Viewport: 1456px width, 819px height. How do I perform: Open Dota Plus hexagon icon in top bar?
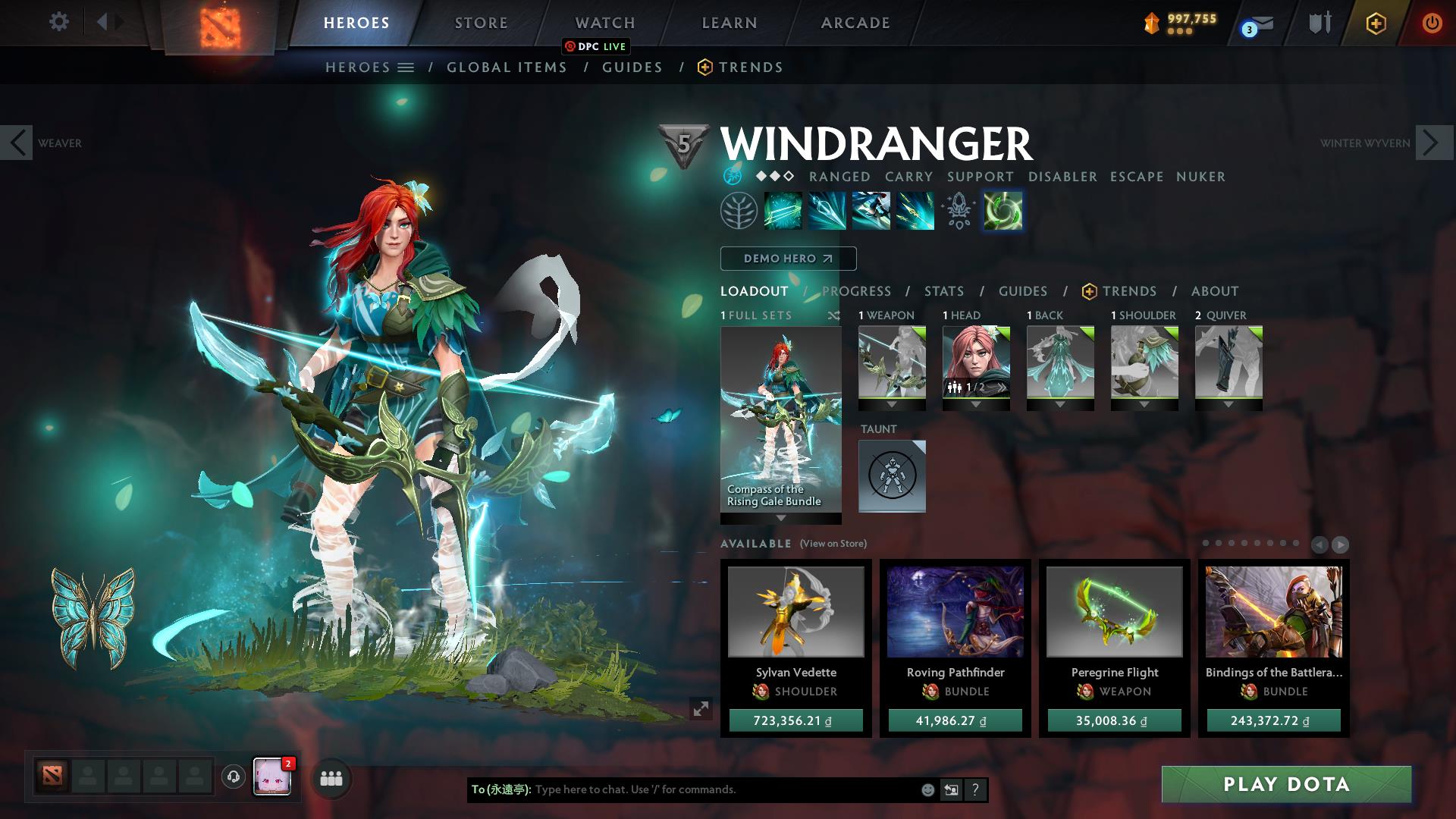click(x=1377, y=23)
